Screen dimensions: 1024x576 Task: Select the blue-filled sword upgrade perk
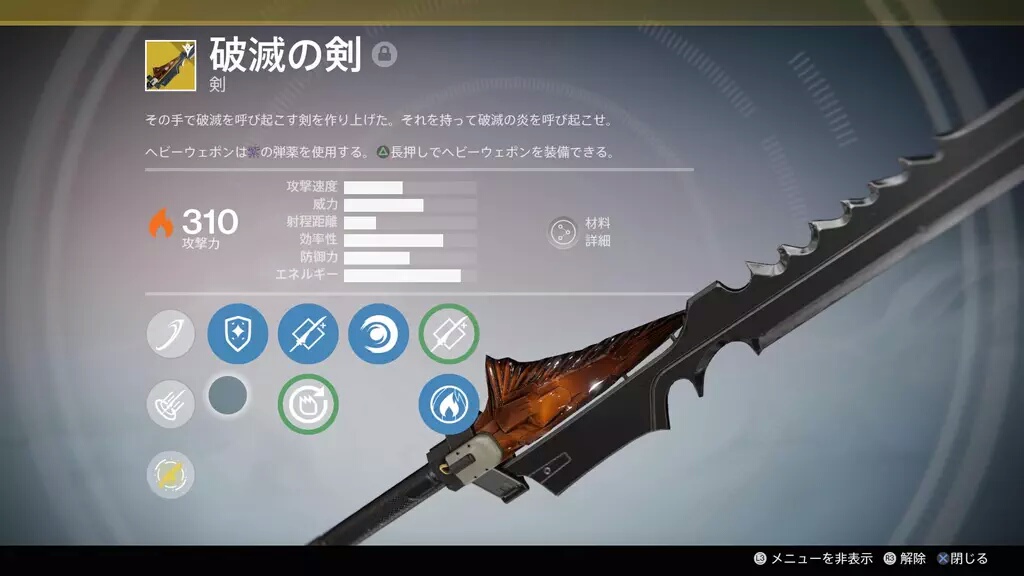coord(308,334)
